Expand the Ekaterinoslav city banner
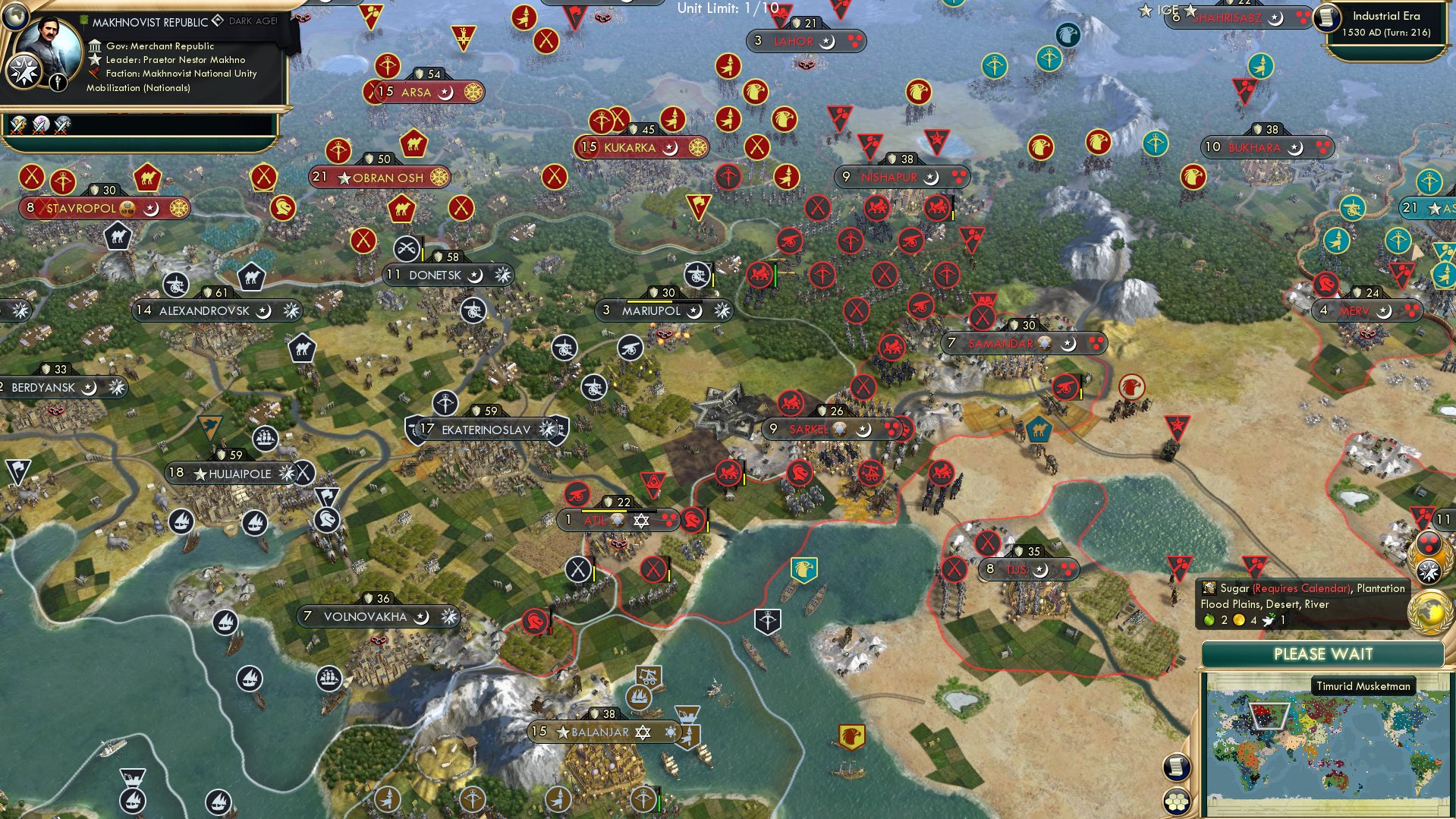 [x=486, y=428]
